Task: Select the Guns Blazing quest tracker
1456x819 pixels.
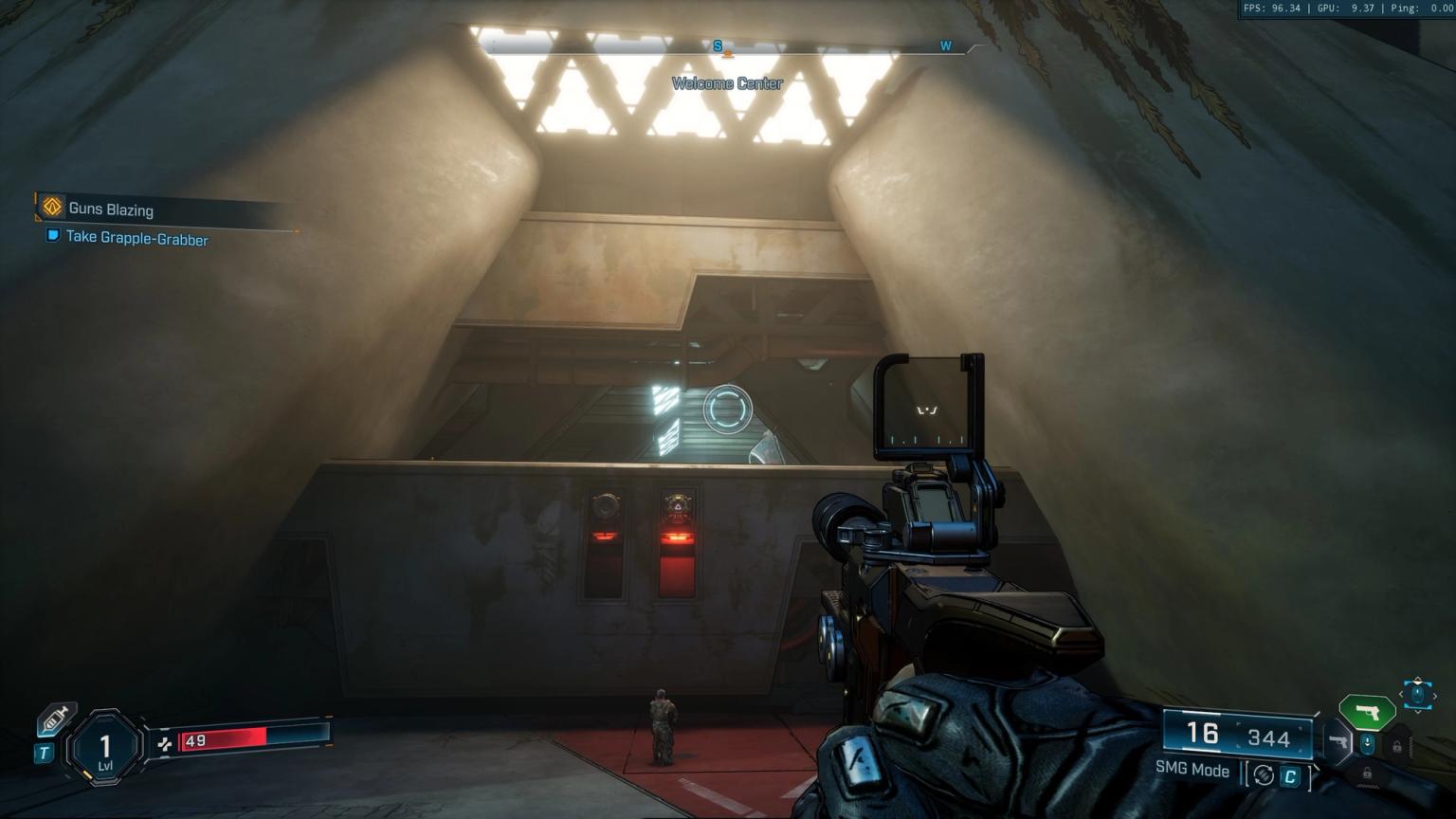Action: point(110,209)
